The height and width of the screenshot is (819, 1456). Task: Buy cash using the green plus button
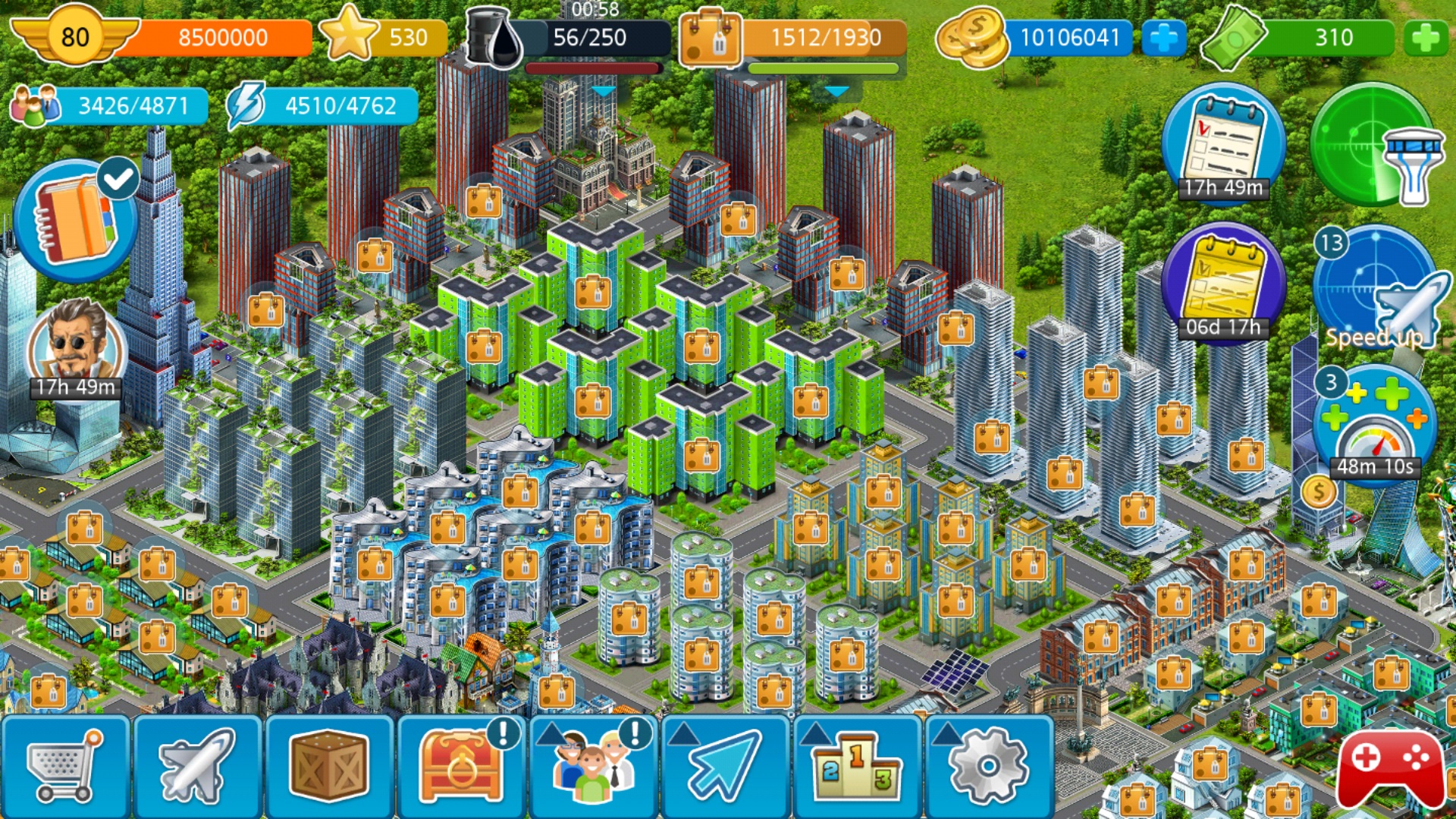coord(1426,38)
